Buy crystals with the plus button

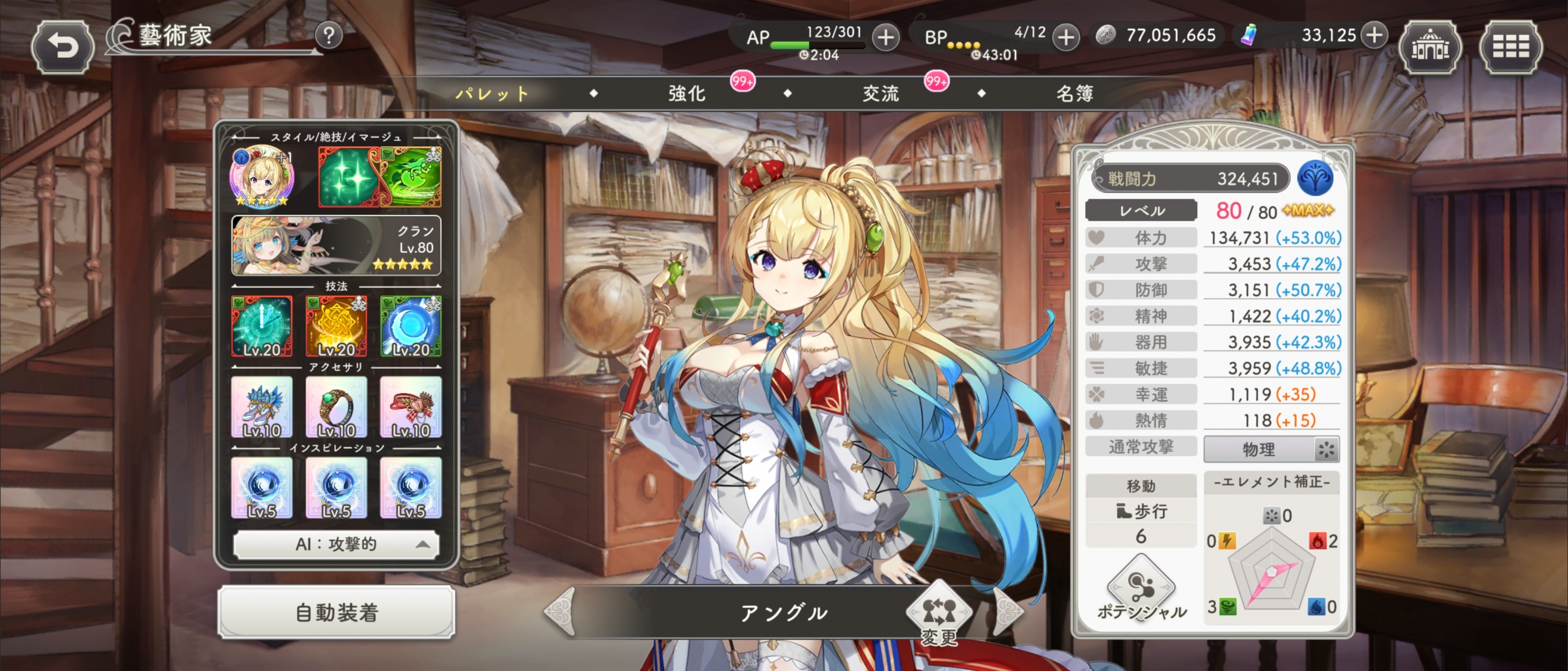pyautogui.click(x=1374, y=35)
